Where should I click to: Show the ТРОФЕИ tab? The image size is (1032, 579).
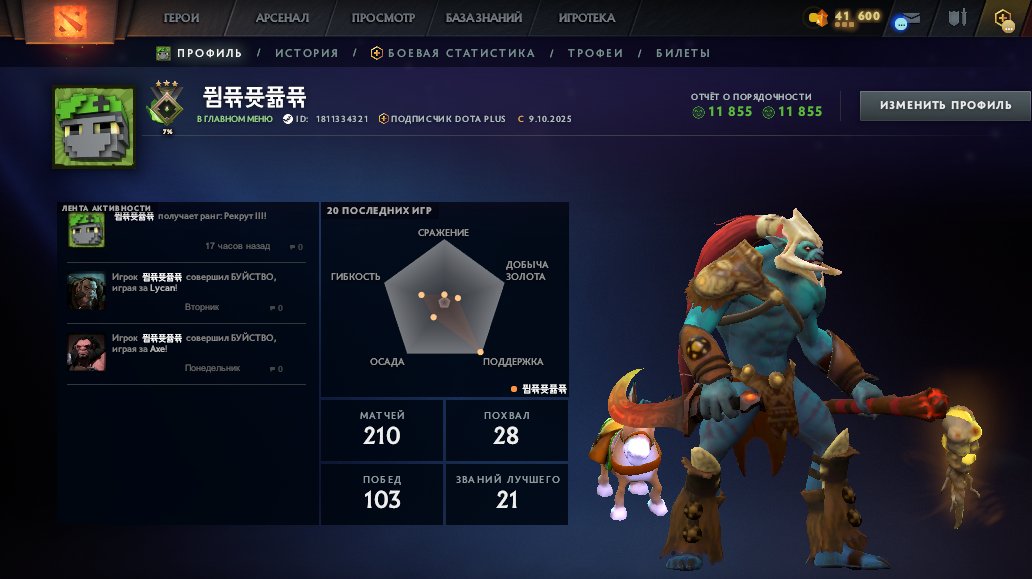tap(595, 53)
